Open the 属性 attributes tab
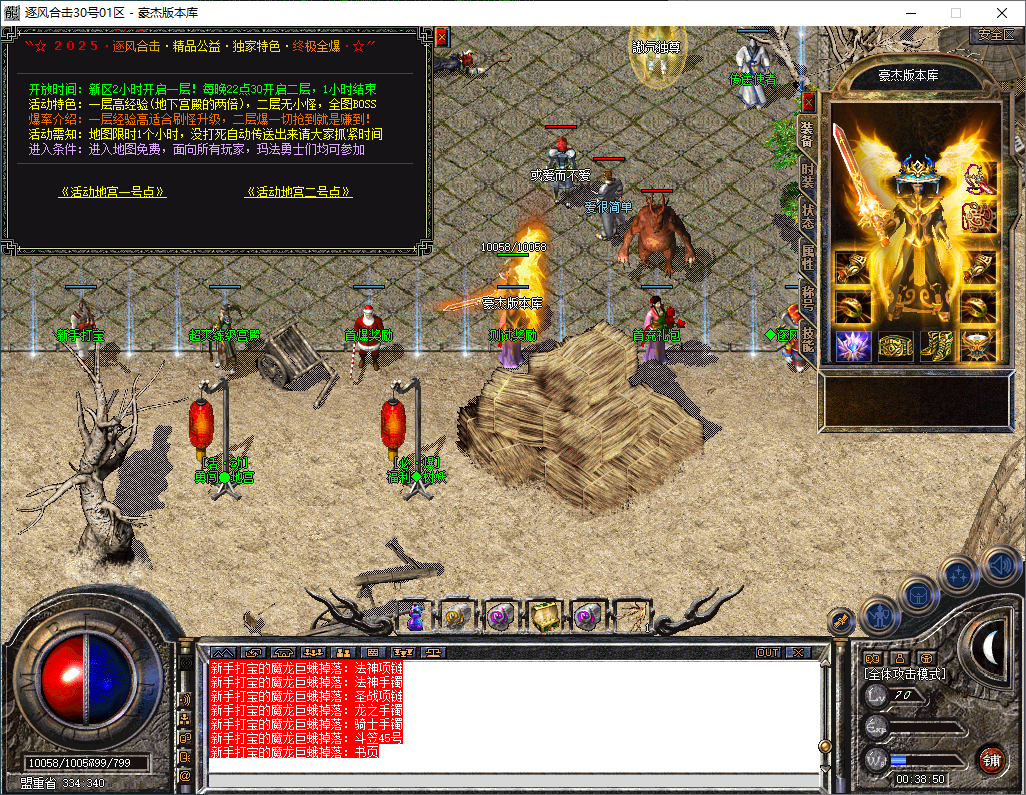 807,258
